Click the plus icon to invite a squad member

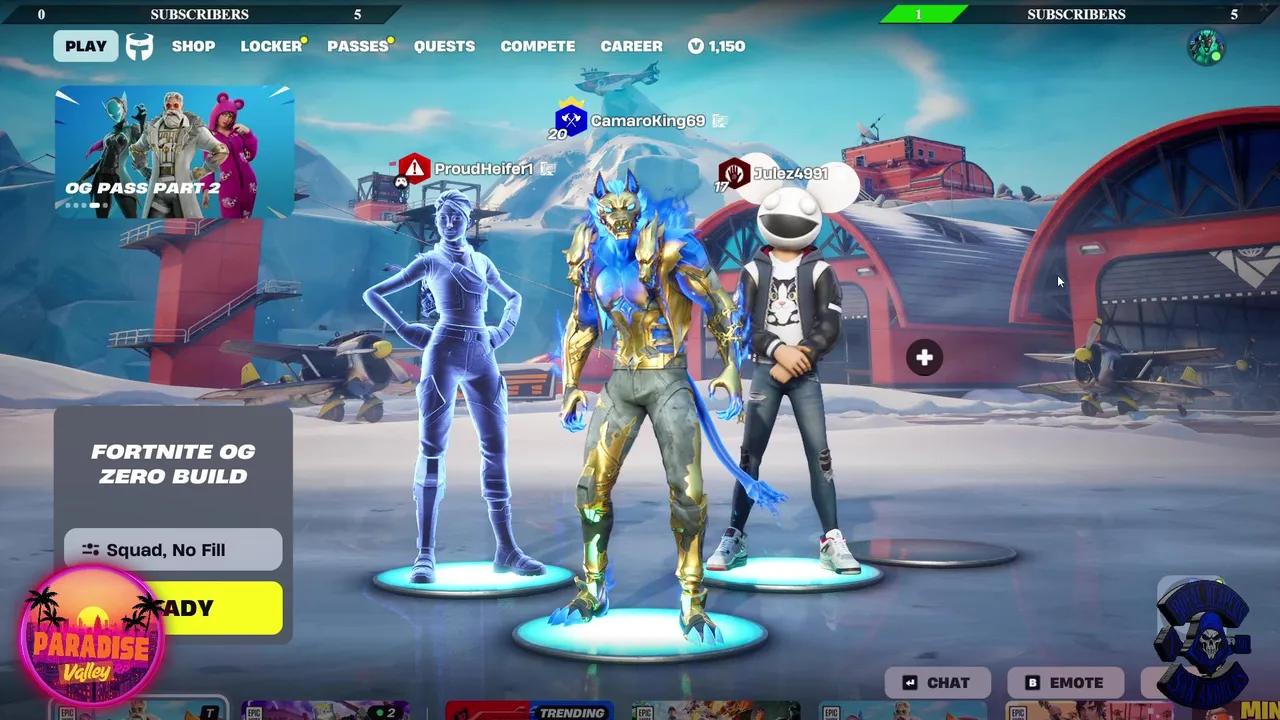pyautogui.click(x=923, y=357)
